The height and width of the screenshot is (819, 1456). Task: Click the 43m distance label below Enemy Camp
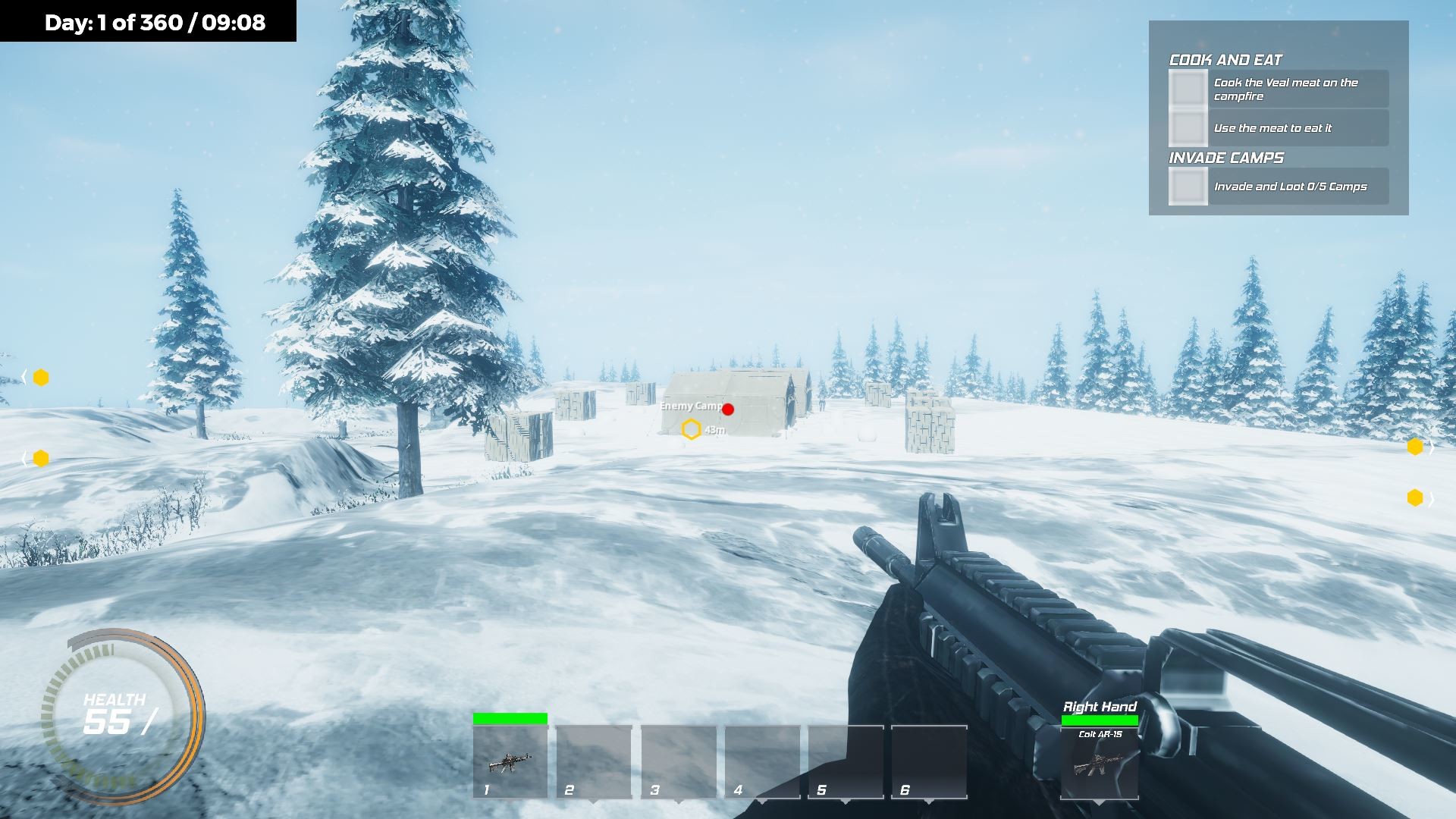[x=714, y=430]
